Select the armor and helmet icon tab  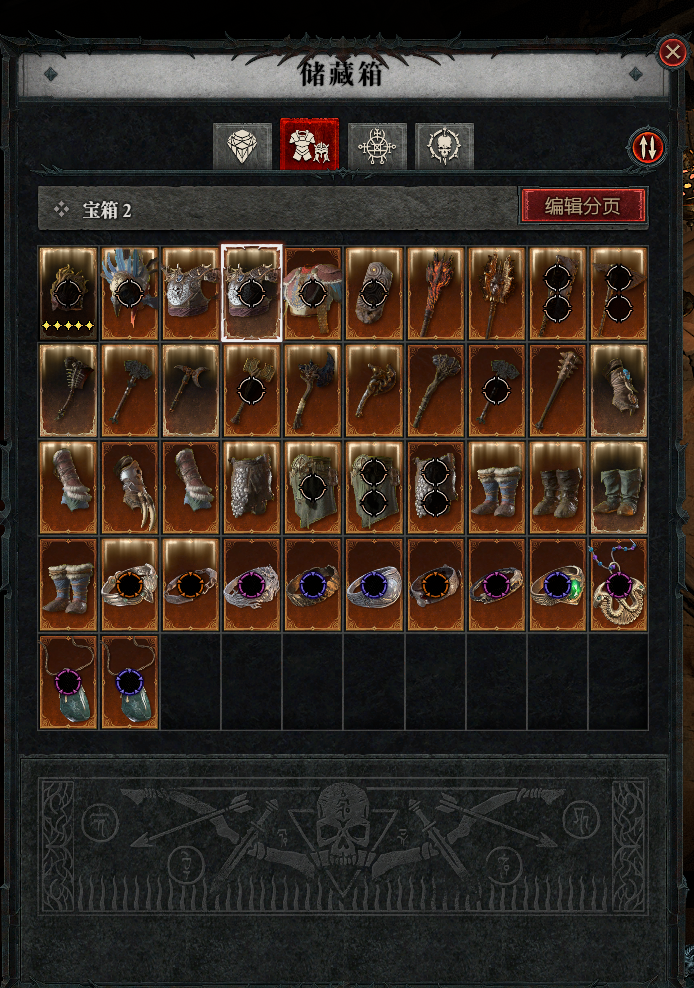coord(310,146)
